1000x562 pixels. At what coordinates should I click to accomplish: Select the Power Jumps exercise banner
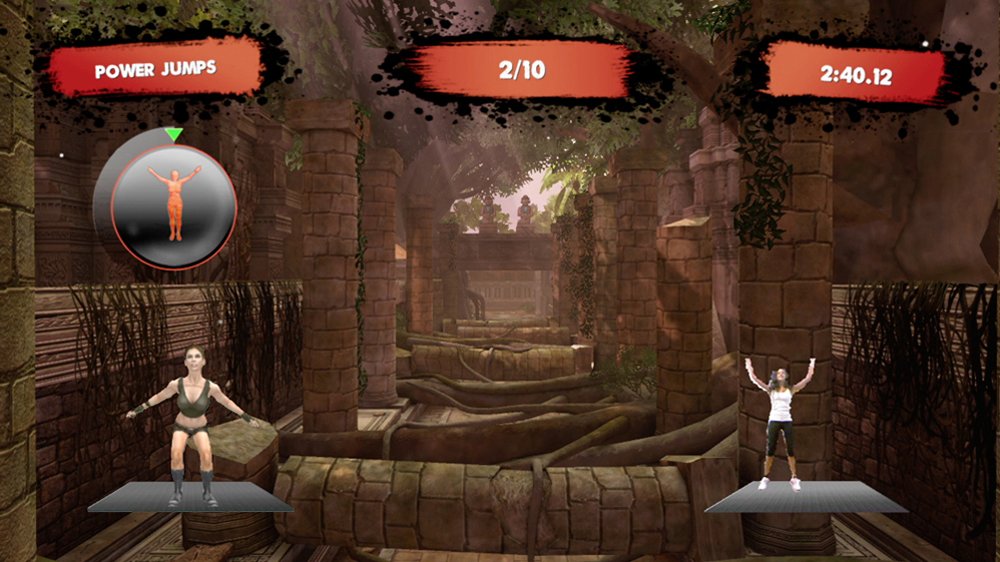coord(156,71)
